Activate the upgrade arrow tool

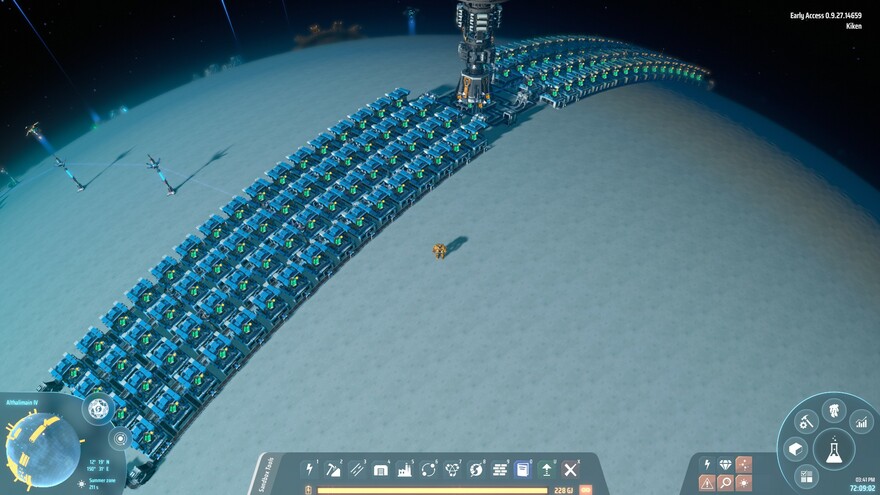[547, 469]
